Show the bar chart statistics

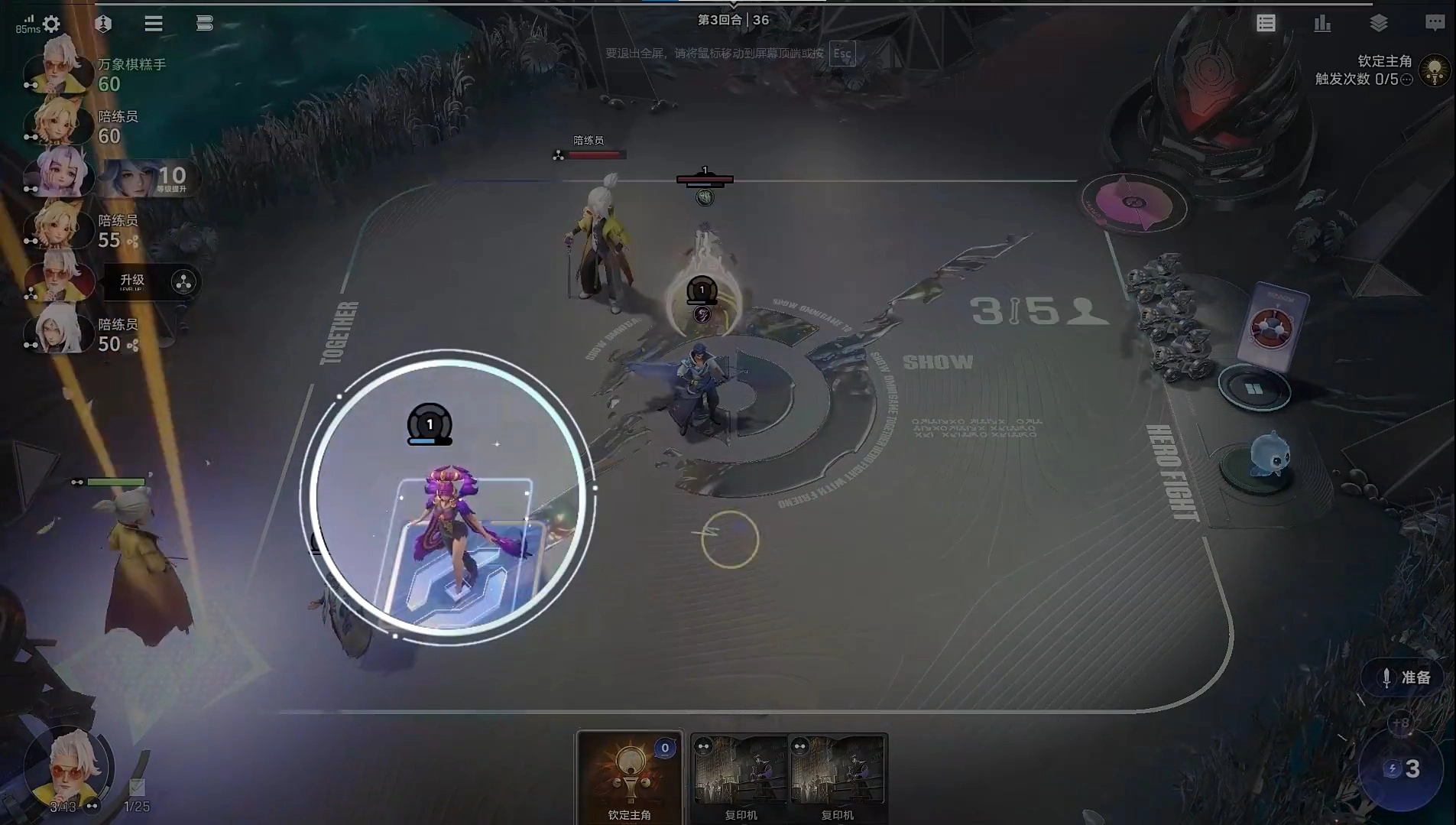tap(1322, 24)
